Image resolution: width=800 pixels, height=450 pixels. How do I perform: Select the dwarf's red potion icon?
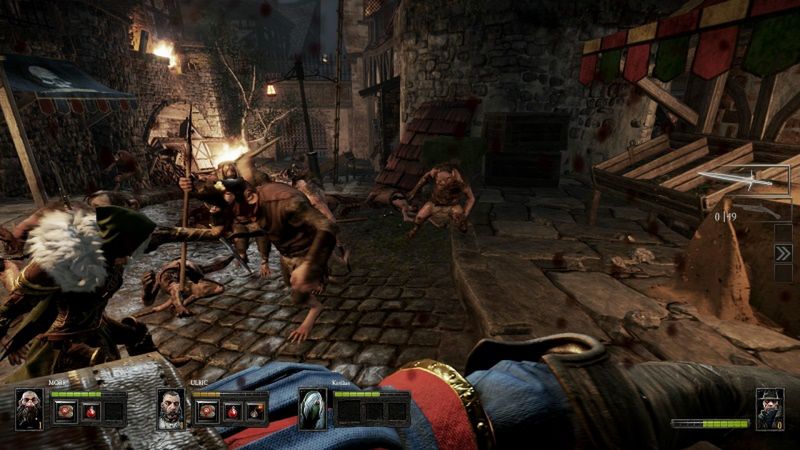click(x=90, y=411)
